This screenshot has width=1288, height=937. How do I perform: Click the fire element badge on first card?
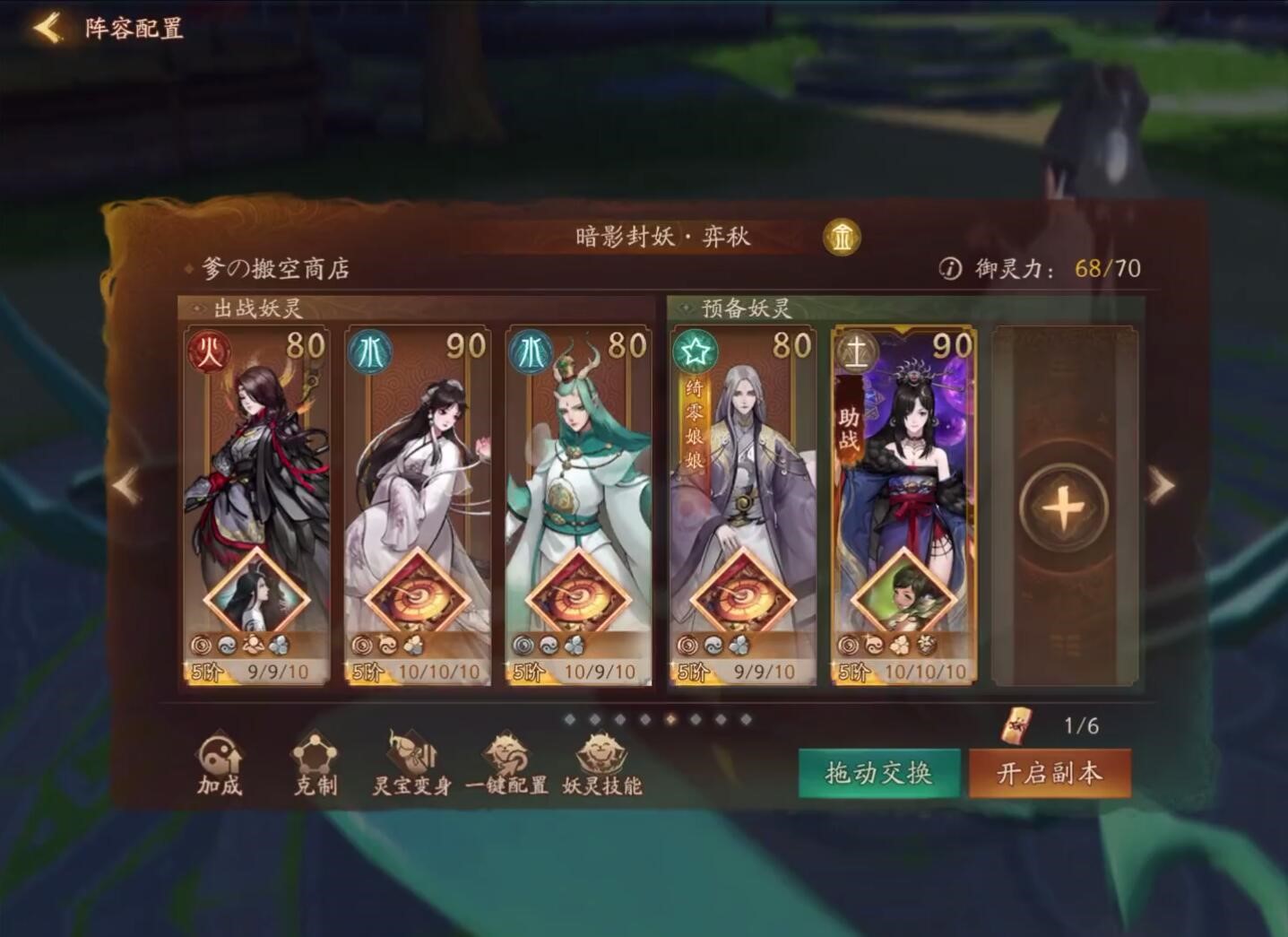(208, 352)
